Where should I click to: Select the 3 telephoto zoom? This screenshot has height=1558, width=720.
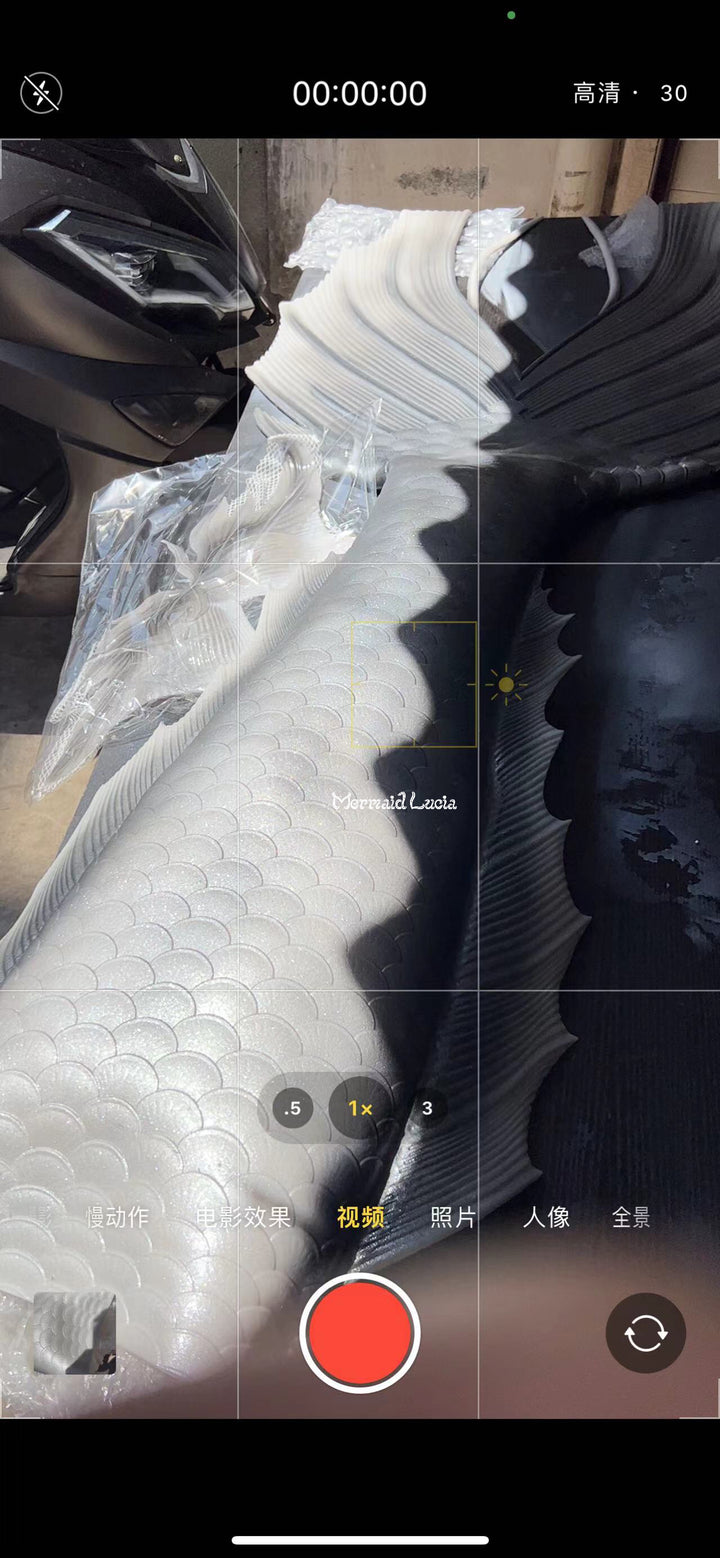click(x=427, y=1108)
